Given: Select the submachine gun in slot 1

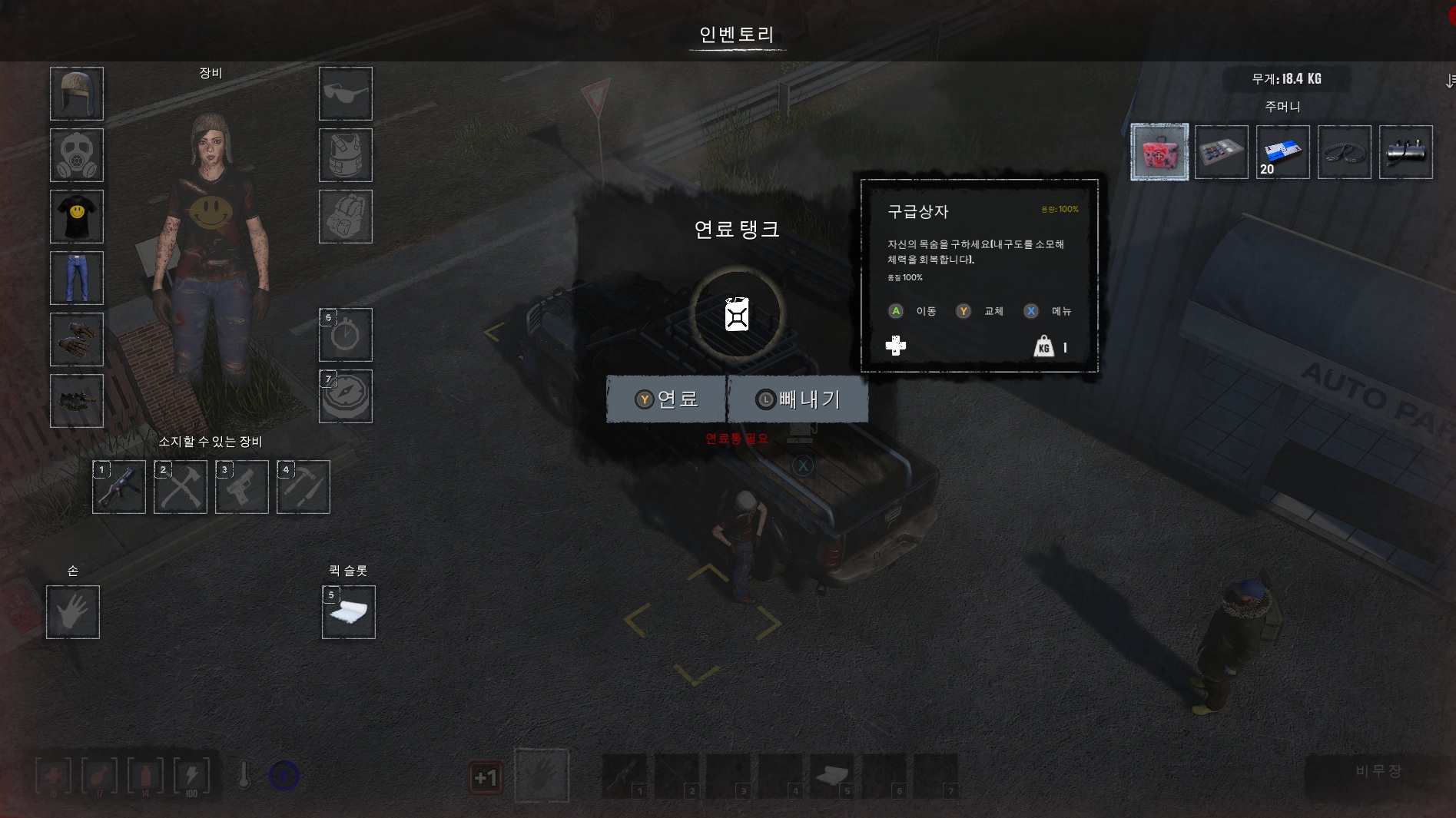Looking at the screenshot, I should [119, 487].
